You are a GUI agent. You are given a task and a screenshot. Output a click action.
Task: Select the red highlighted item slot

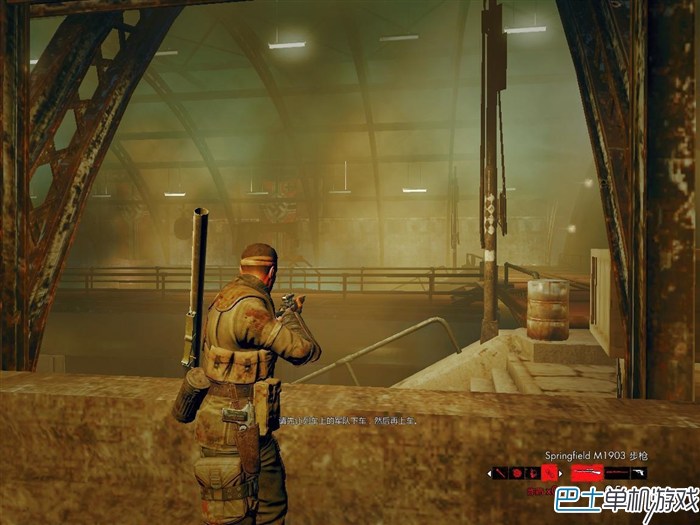(549, 473)
